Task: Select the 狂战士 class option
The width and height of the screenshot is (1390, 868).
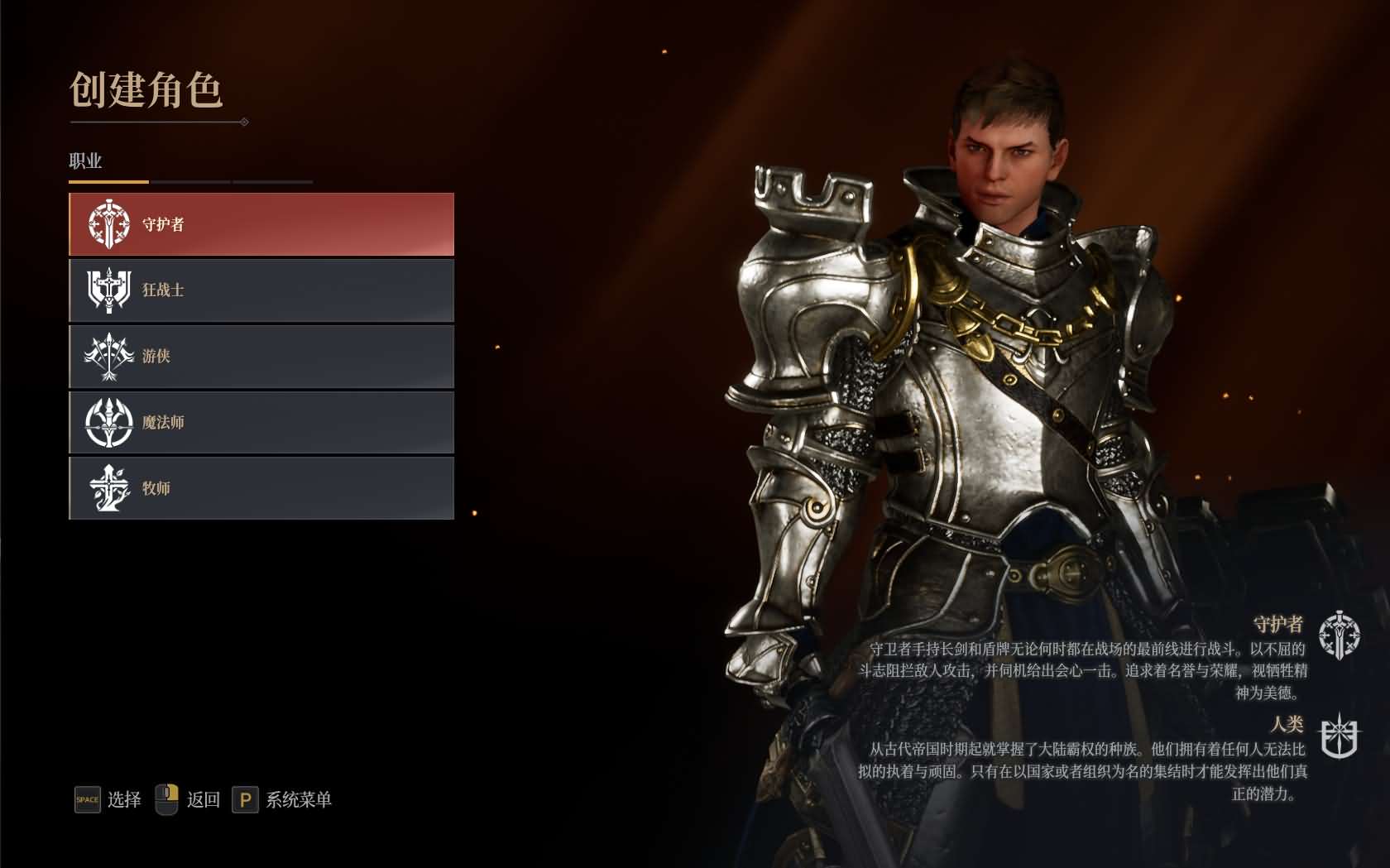Action: (261, 290)
